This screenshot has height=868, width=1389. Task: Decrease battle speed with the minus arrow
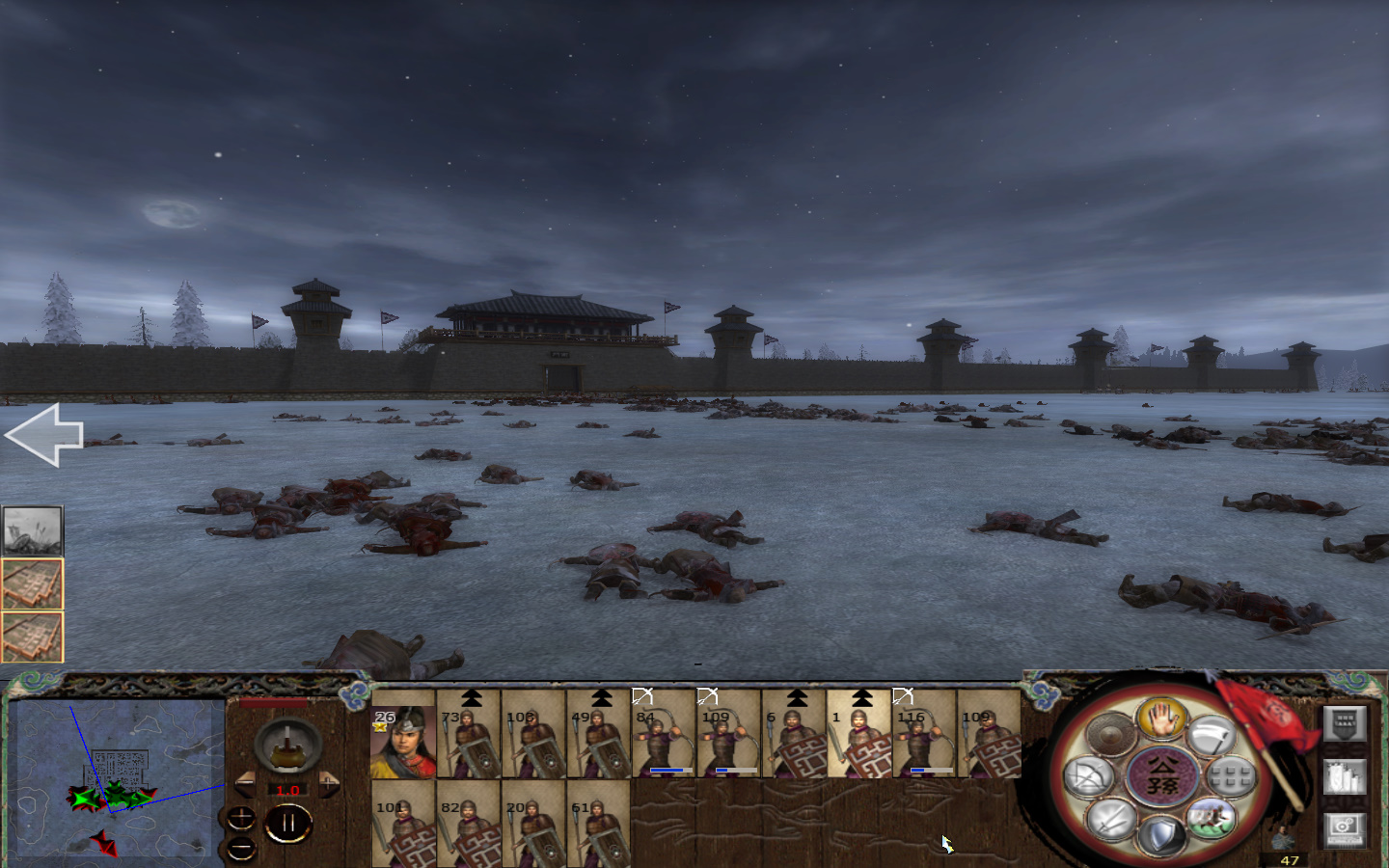(x=246, y=784)
